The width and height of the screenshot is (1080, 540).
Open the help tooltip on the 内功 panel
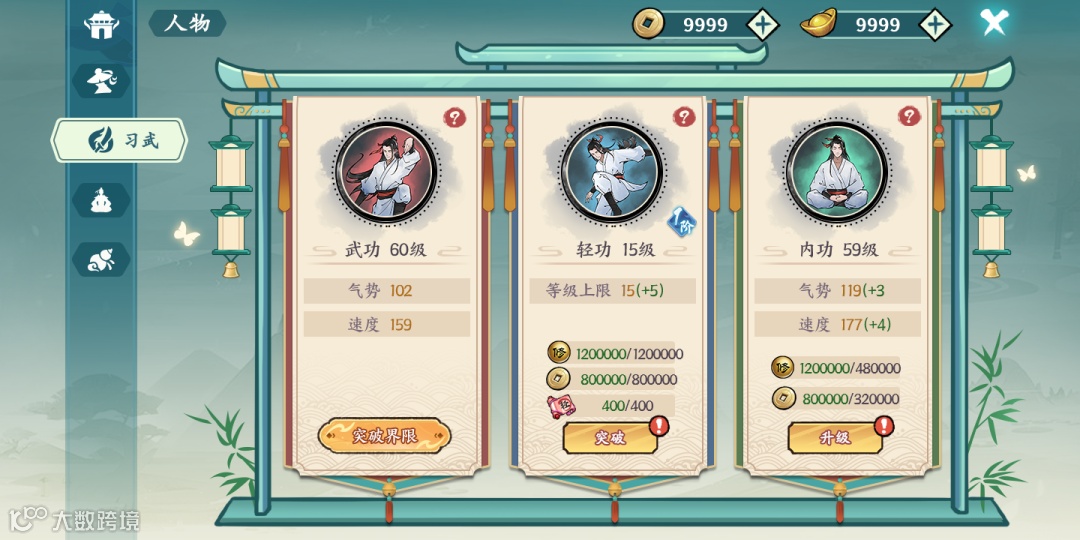tap(909, 118)
